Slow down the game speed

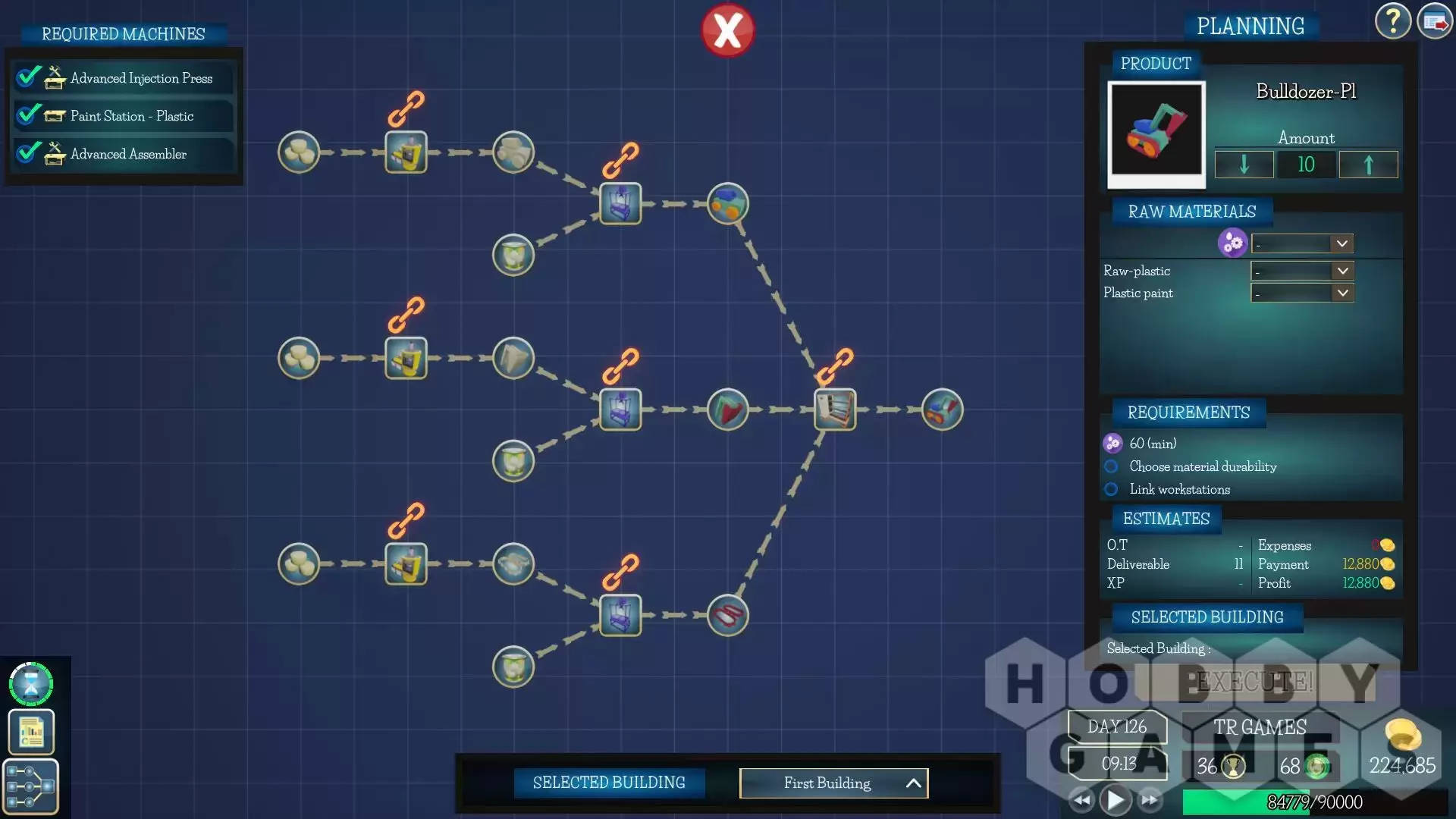[1082, 800]
